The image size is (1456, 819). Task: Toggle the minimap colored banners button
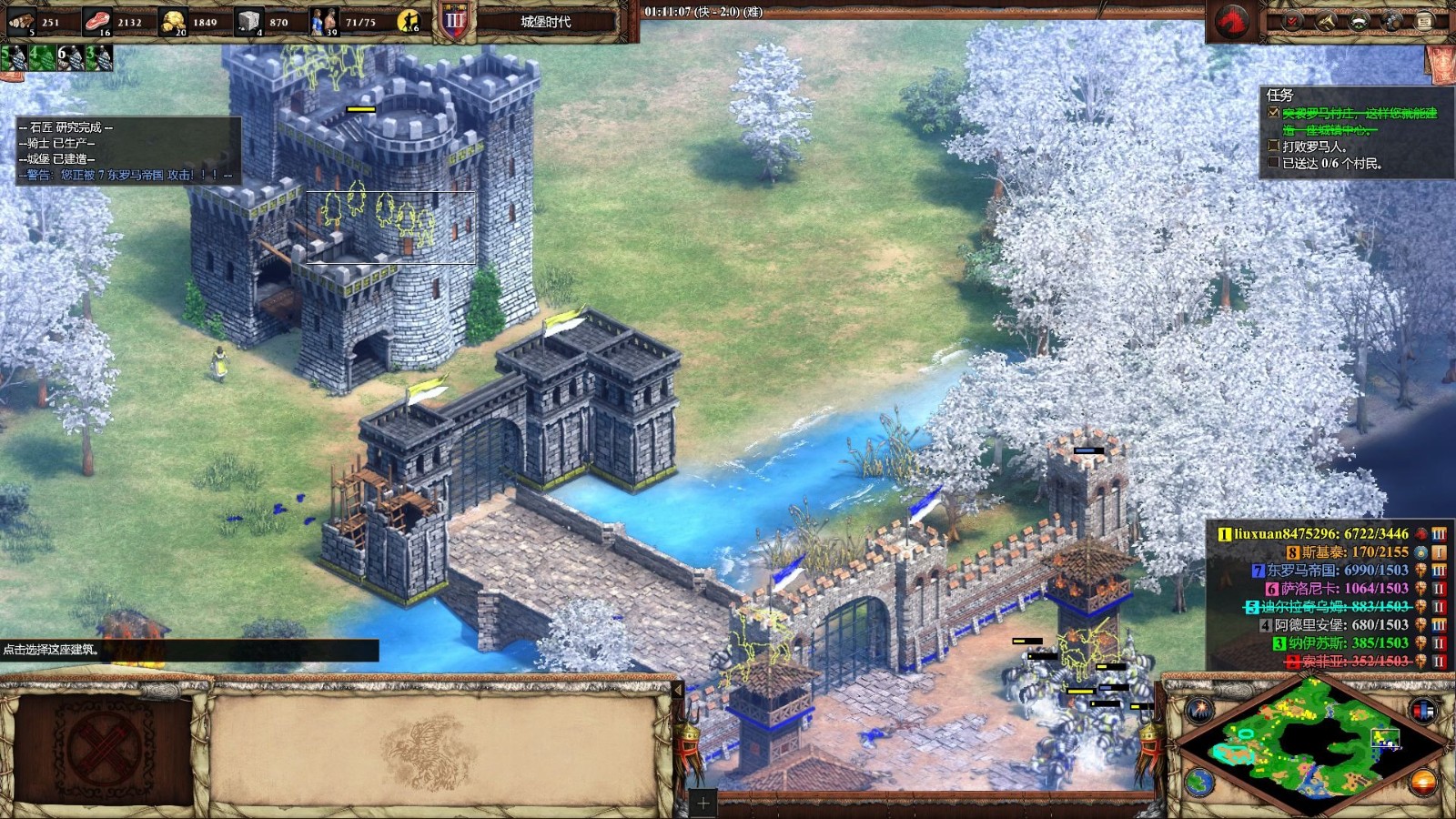tap(1422, 710)
